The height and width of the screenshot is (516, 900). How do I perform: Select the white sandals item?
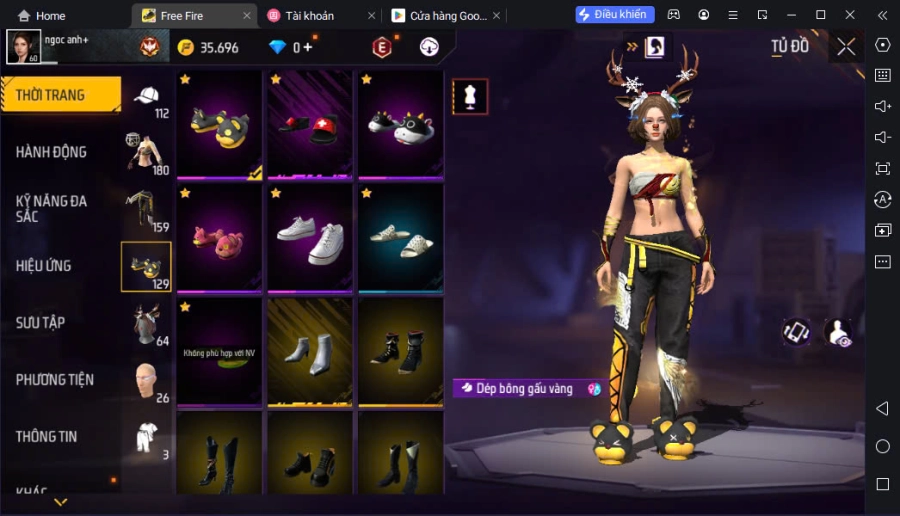point(400,238)
